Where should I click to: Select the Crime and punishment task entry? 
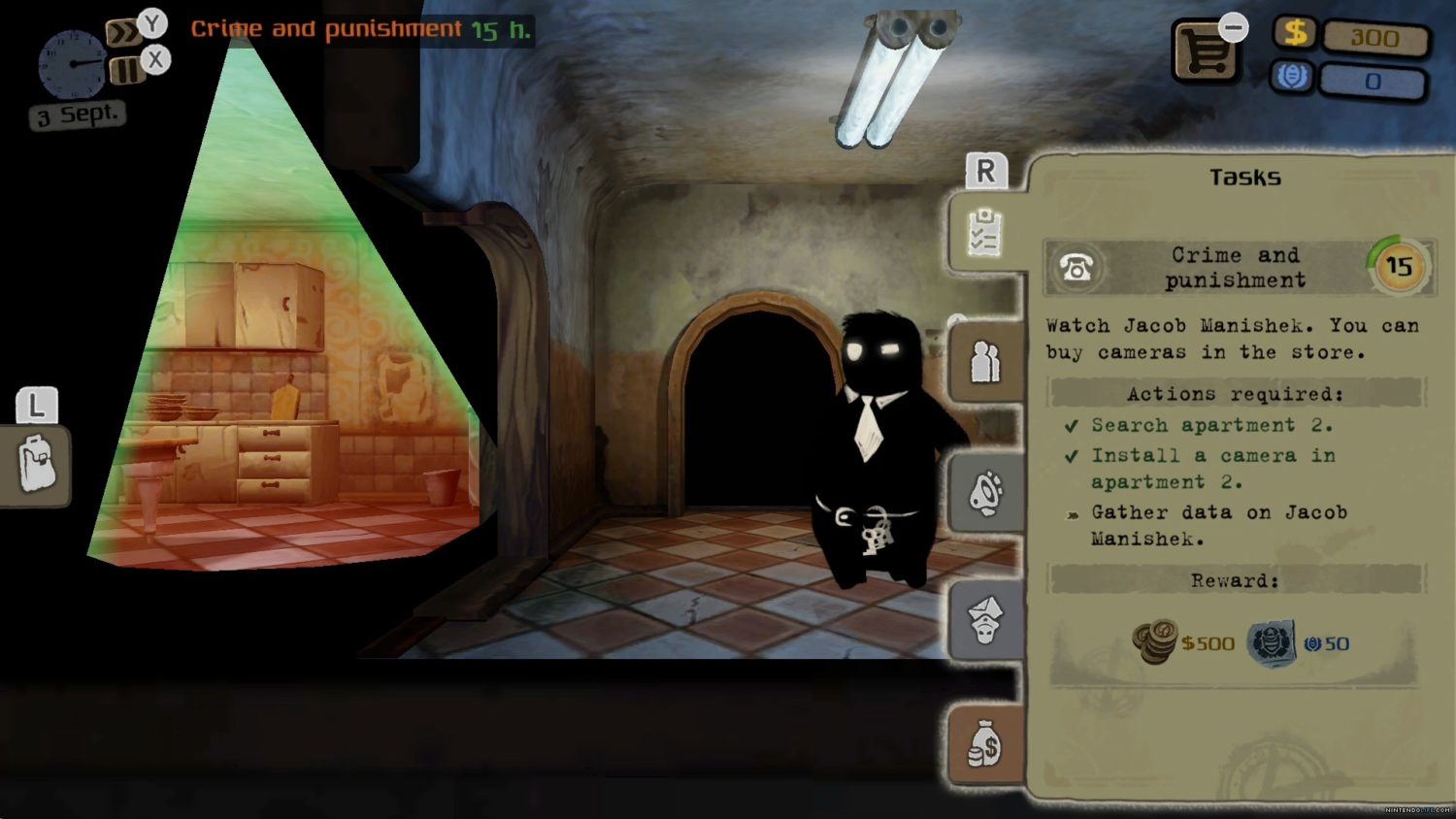pyautogui.click(x=1235, y=267)
